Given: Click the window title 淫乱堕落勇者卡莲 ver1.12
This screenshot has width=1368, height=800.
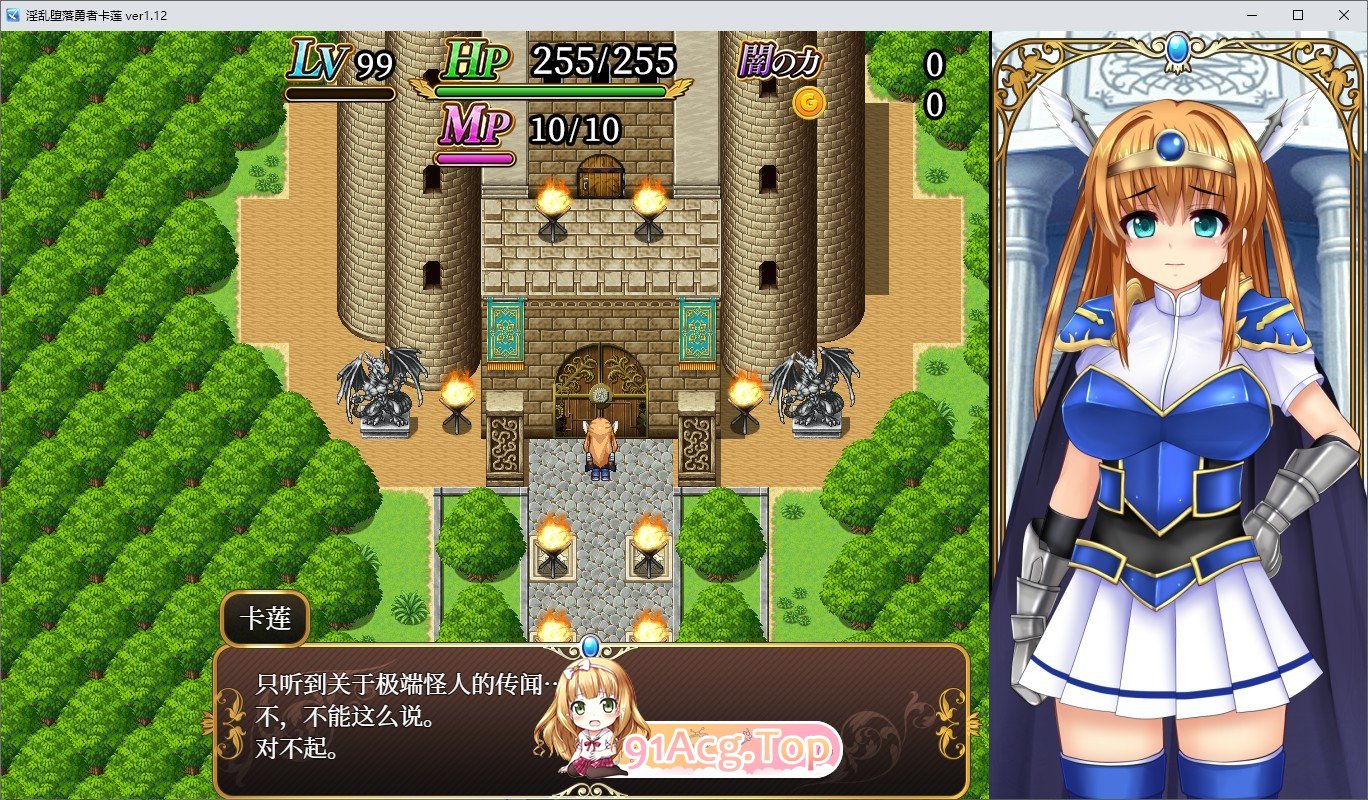Looking at the screenshot, I should point(95,14).
